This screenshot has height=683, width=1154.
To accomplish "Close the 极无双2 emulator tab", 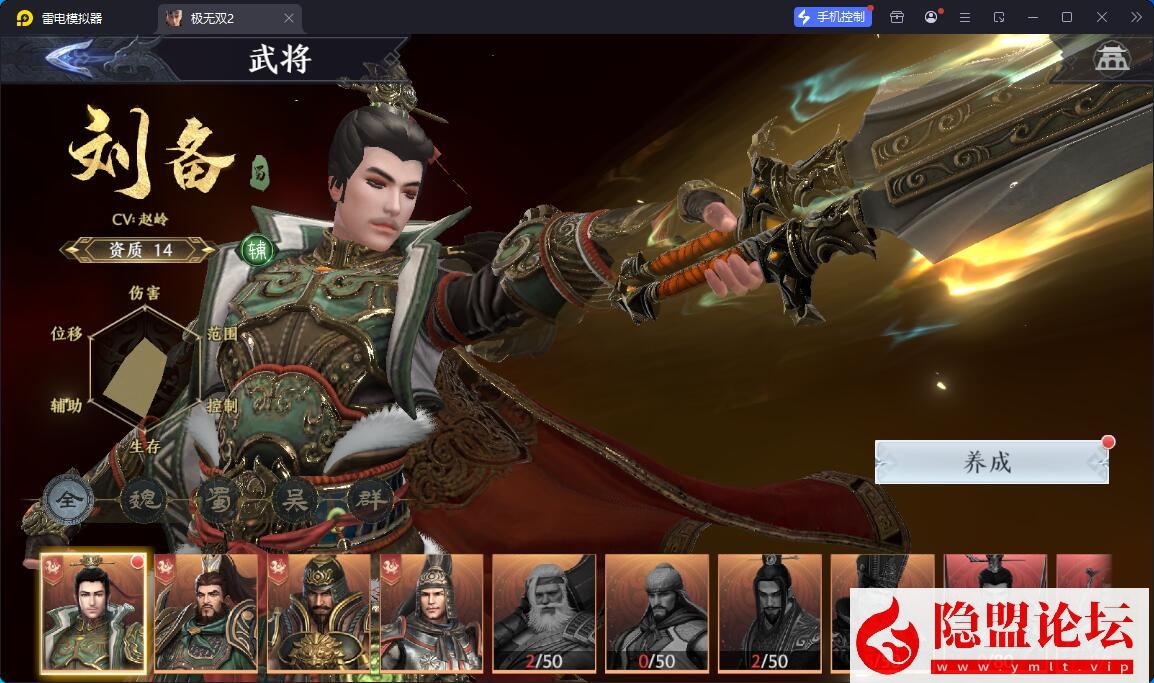I will [289, 18].
